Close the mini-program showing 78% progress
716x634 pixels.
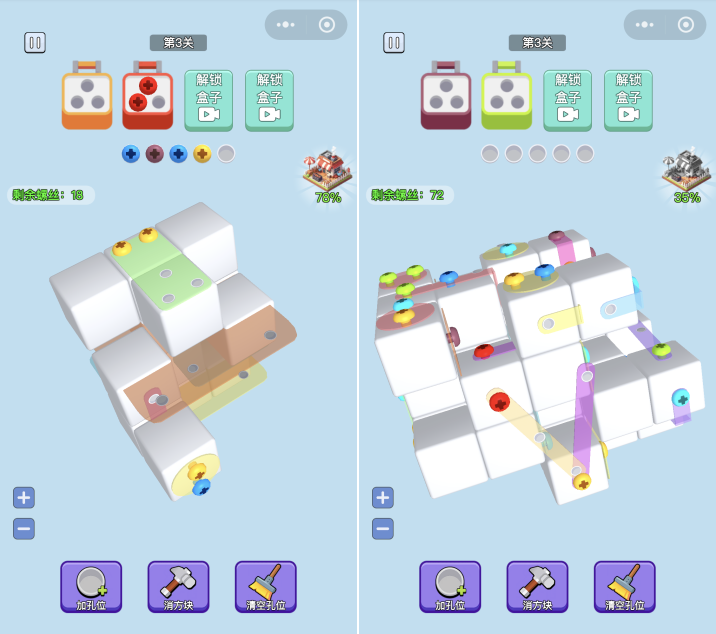tap(327, 25)
